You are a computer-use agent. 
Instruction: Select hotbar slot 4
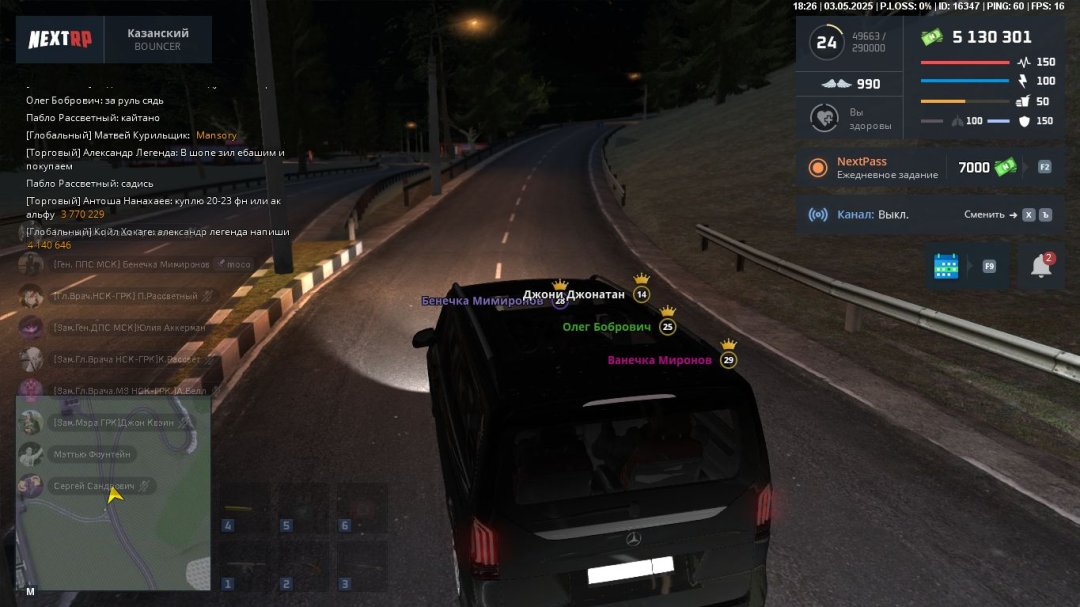pos(245,511)
